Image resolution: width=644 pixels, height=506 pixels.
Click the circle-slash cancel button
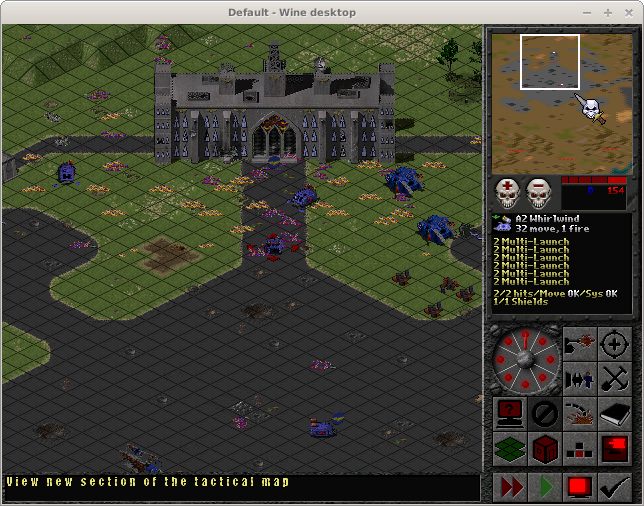pyautogui.click(x=545, y=412)
